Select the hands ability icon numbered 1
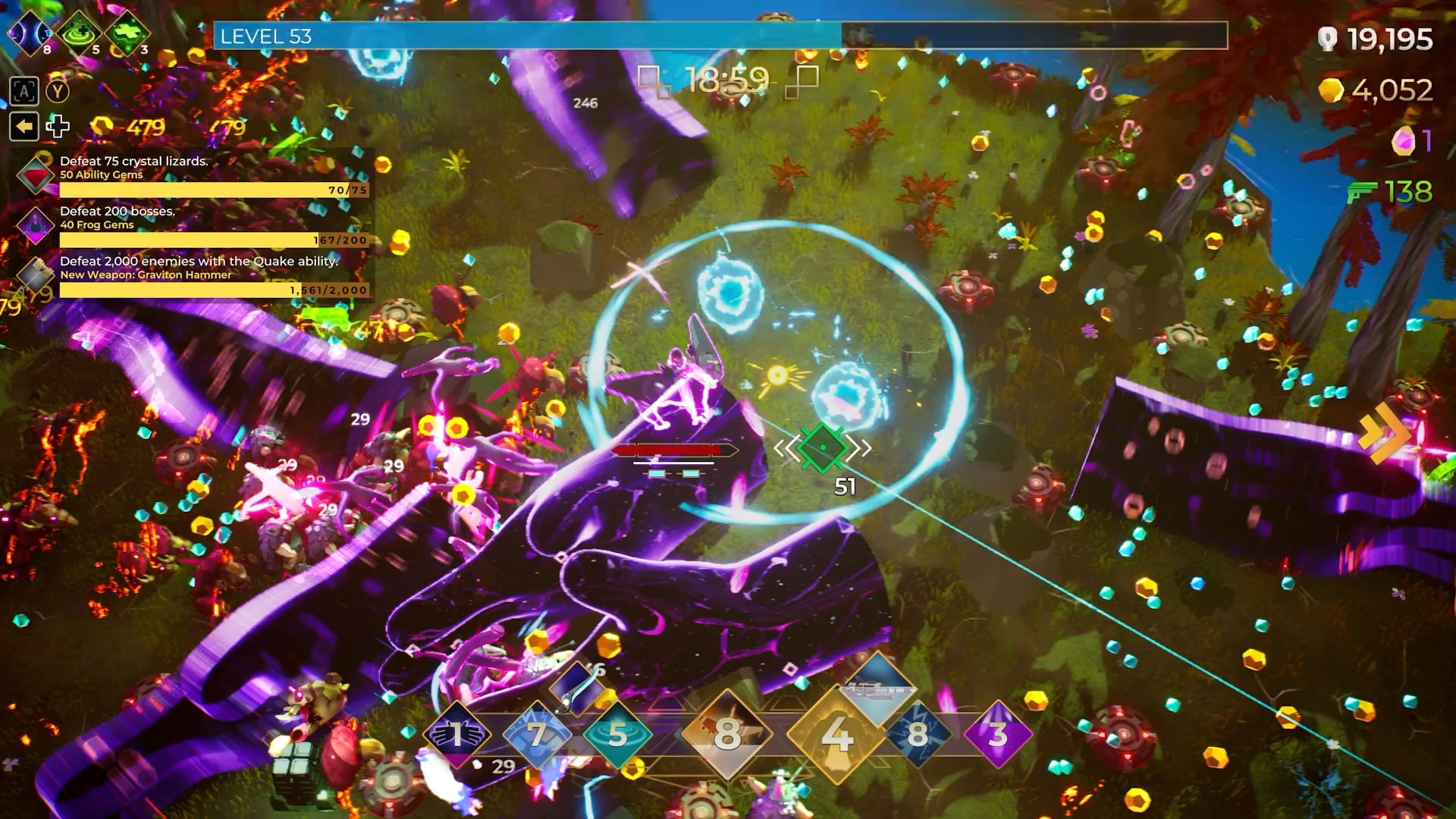Viewport: 1456px width, 819px height. tap(457, 733)
